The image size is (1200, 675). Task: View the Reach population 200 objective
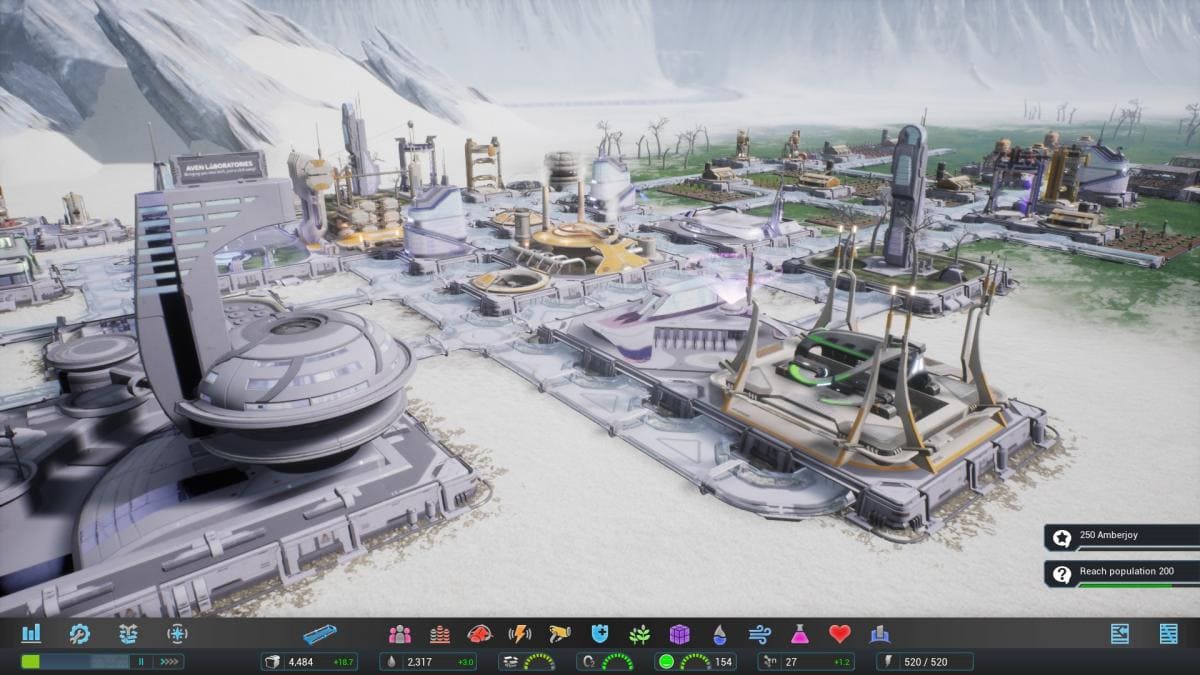1121,573
